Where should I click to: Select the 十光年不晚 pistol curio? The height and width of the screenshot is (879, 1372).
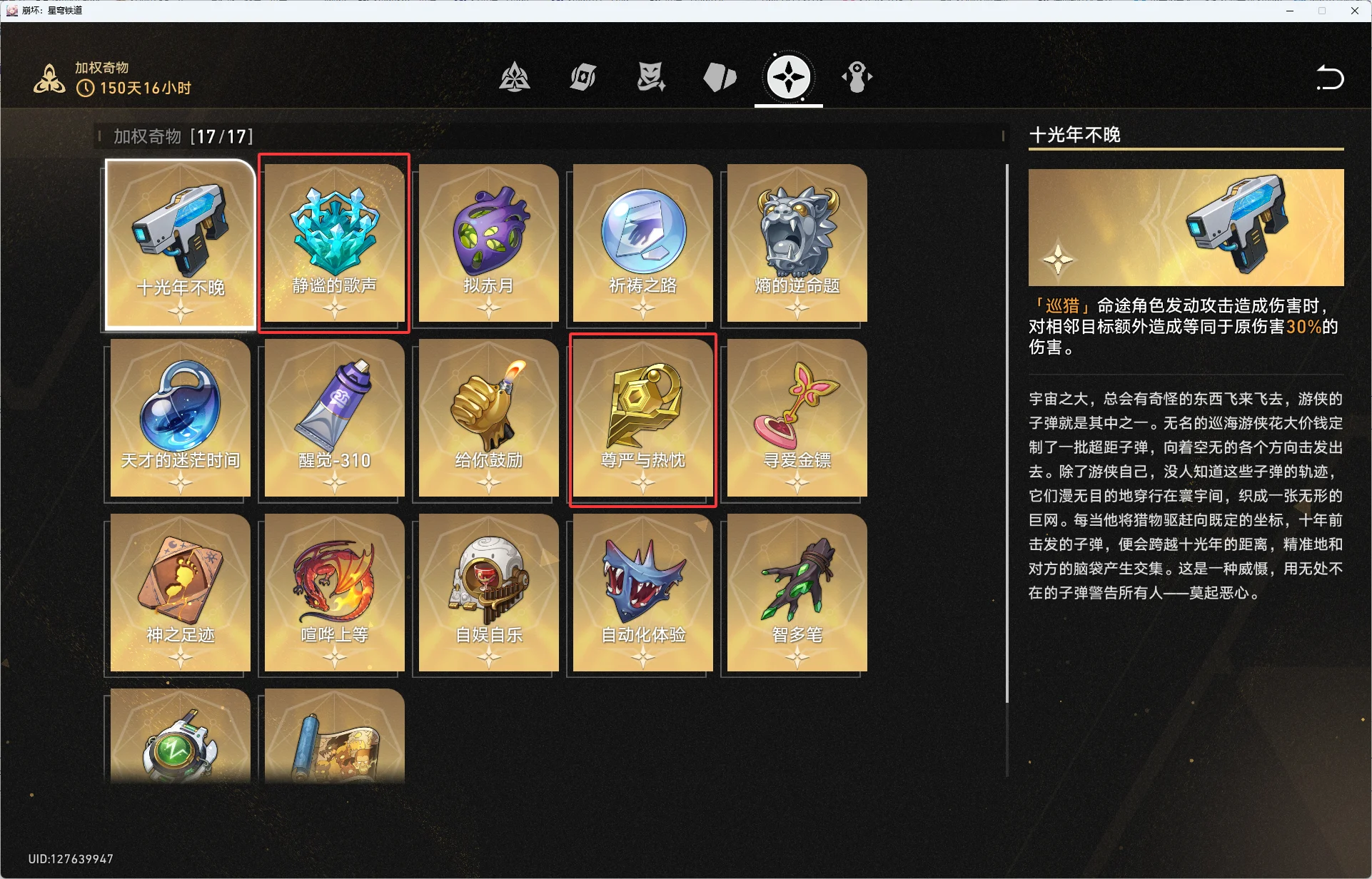[181, 244]
